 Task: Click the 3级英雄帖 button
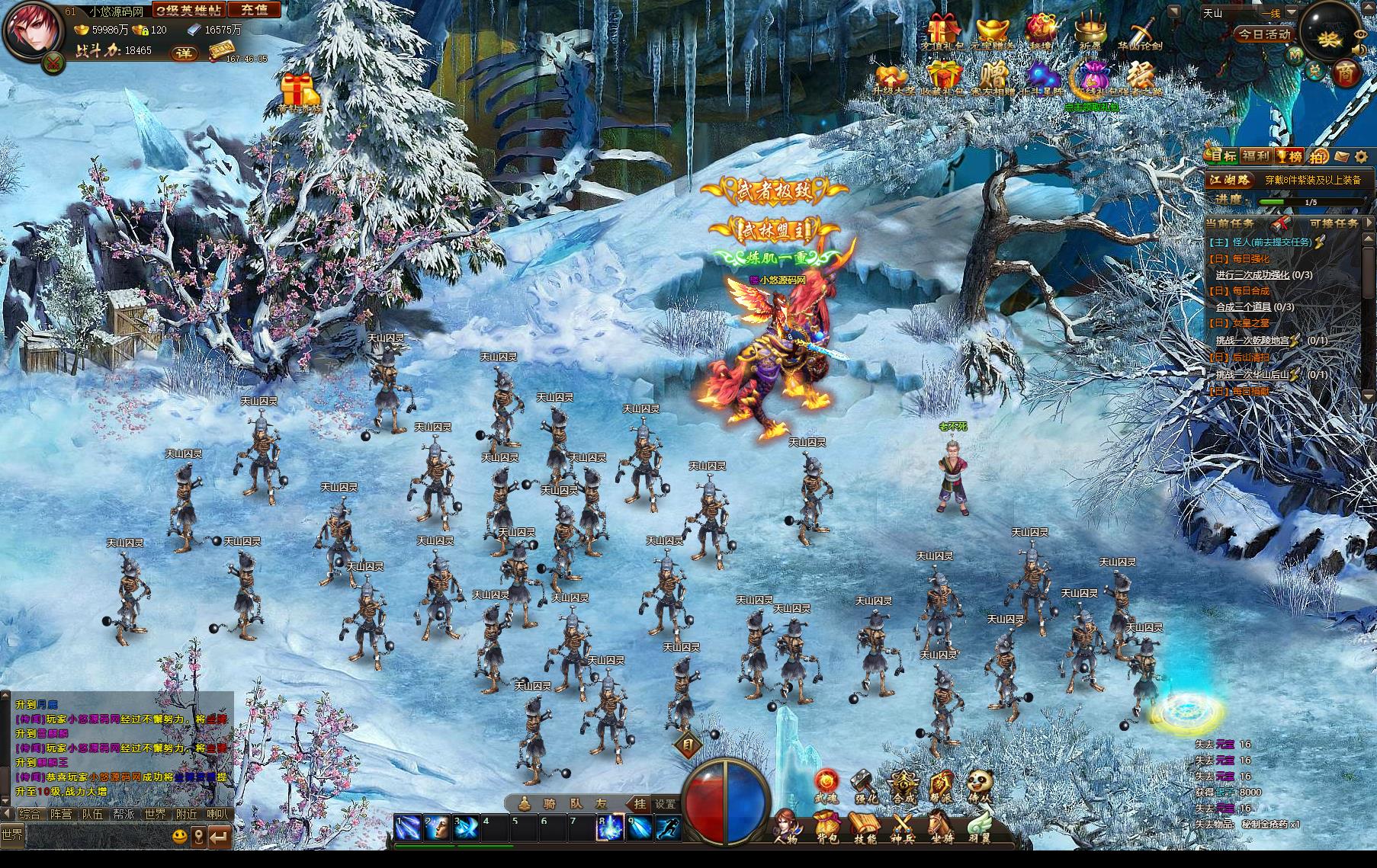(188, 10)
